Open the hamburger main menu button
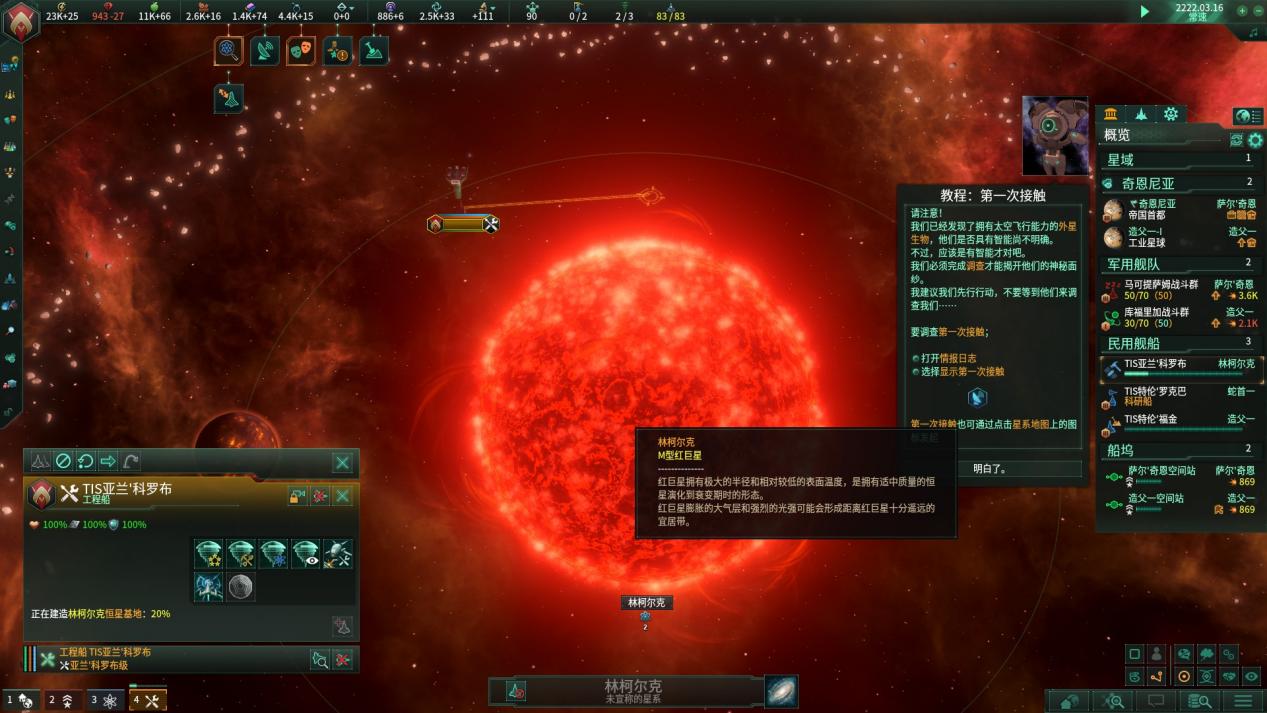This screenshot has width=1267, height=713. [x=1241, y=701]
